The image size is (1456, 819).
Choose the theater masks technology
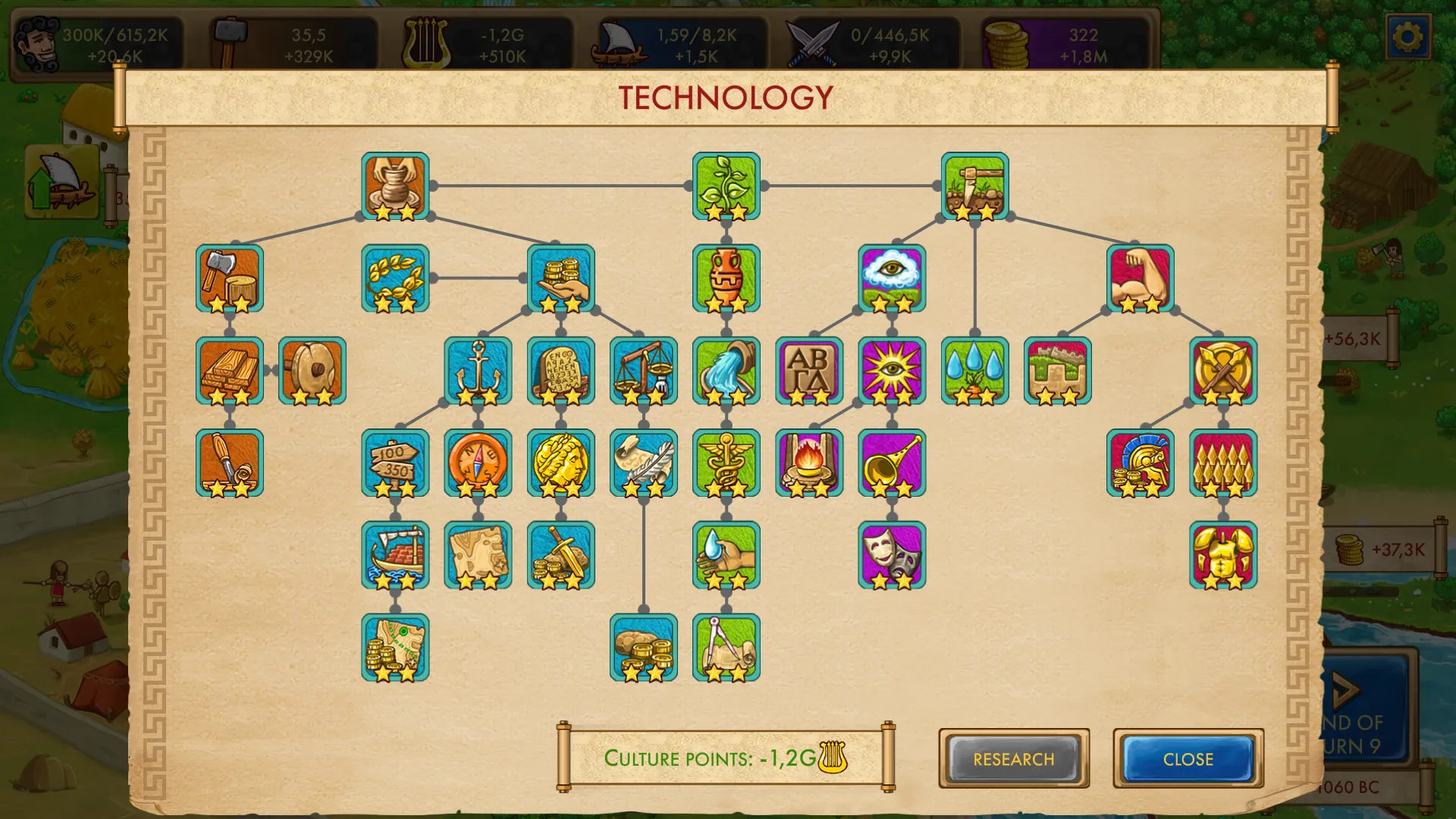892,555
